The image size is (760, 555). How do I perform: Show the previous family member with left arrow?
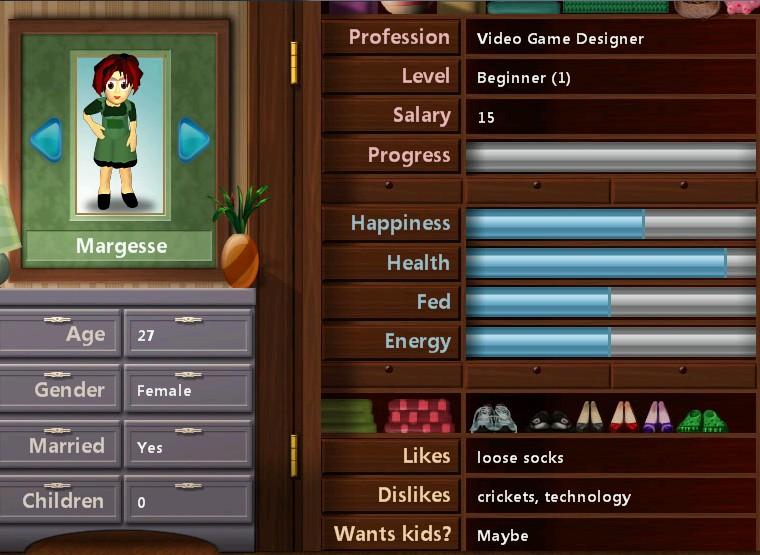46,140
